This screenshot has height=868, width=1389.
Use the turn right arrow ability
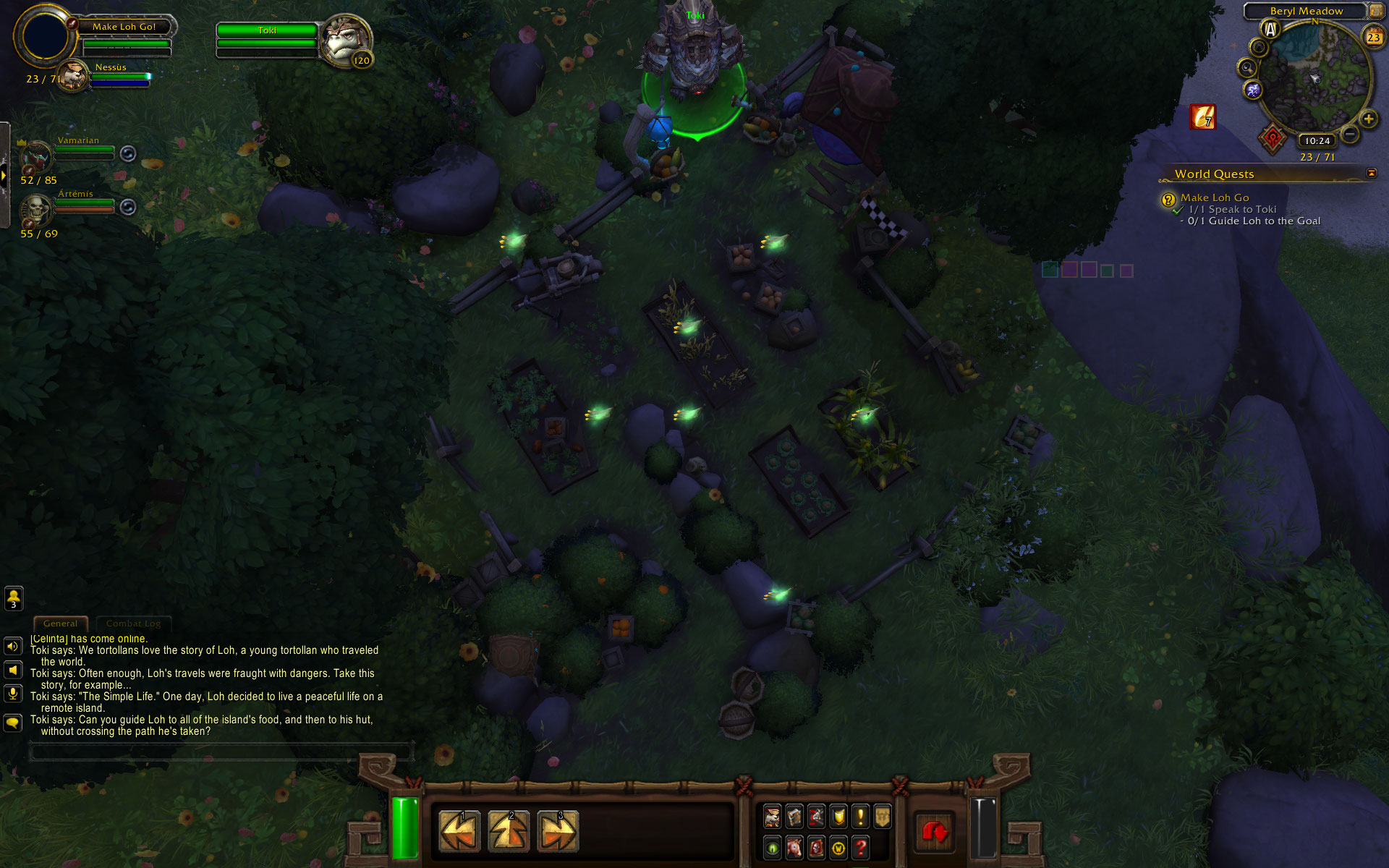click(x=558, y=831)
